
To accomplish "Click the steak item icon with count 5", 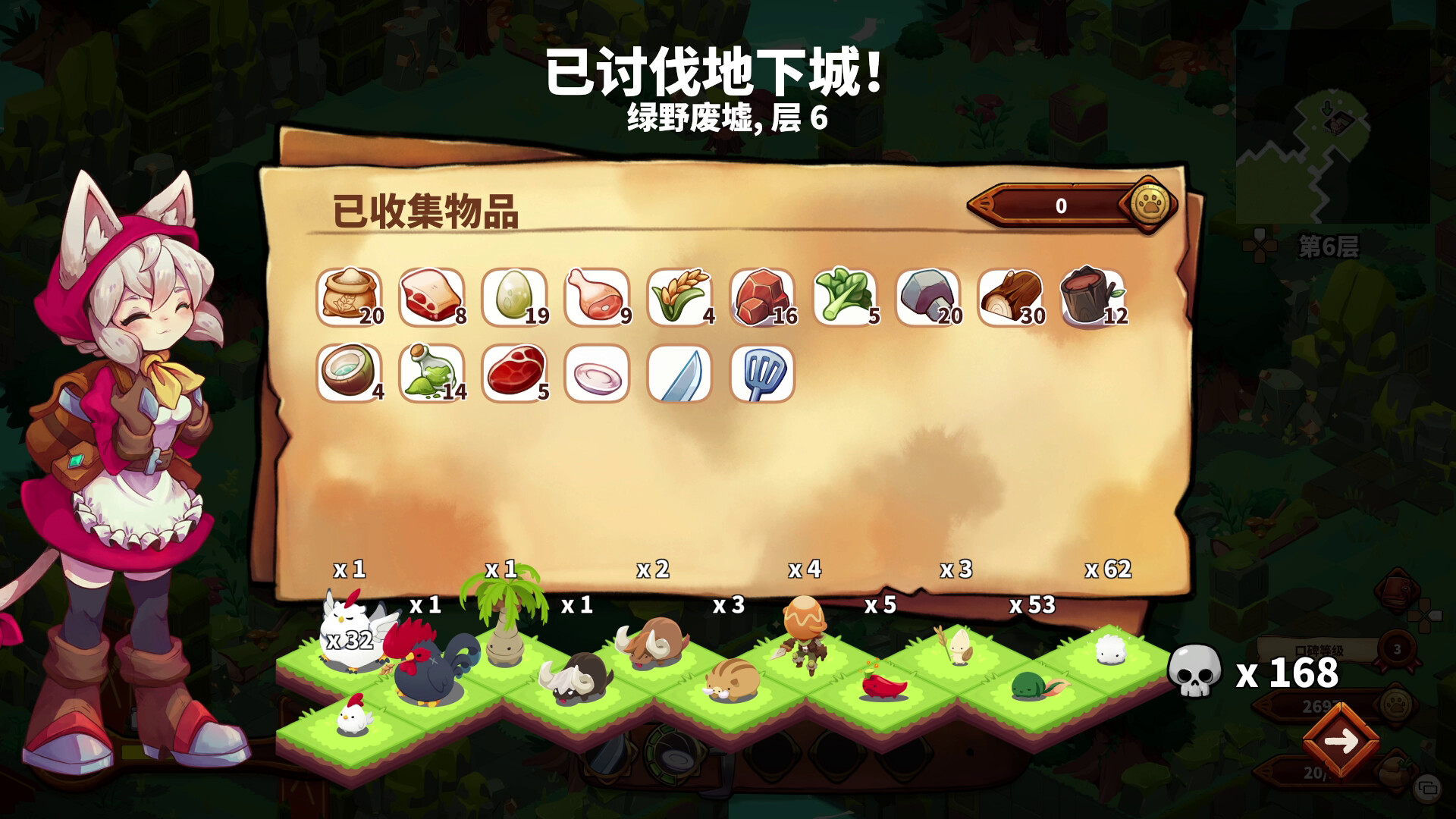I will coord(514,375).
